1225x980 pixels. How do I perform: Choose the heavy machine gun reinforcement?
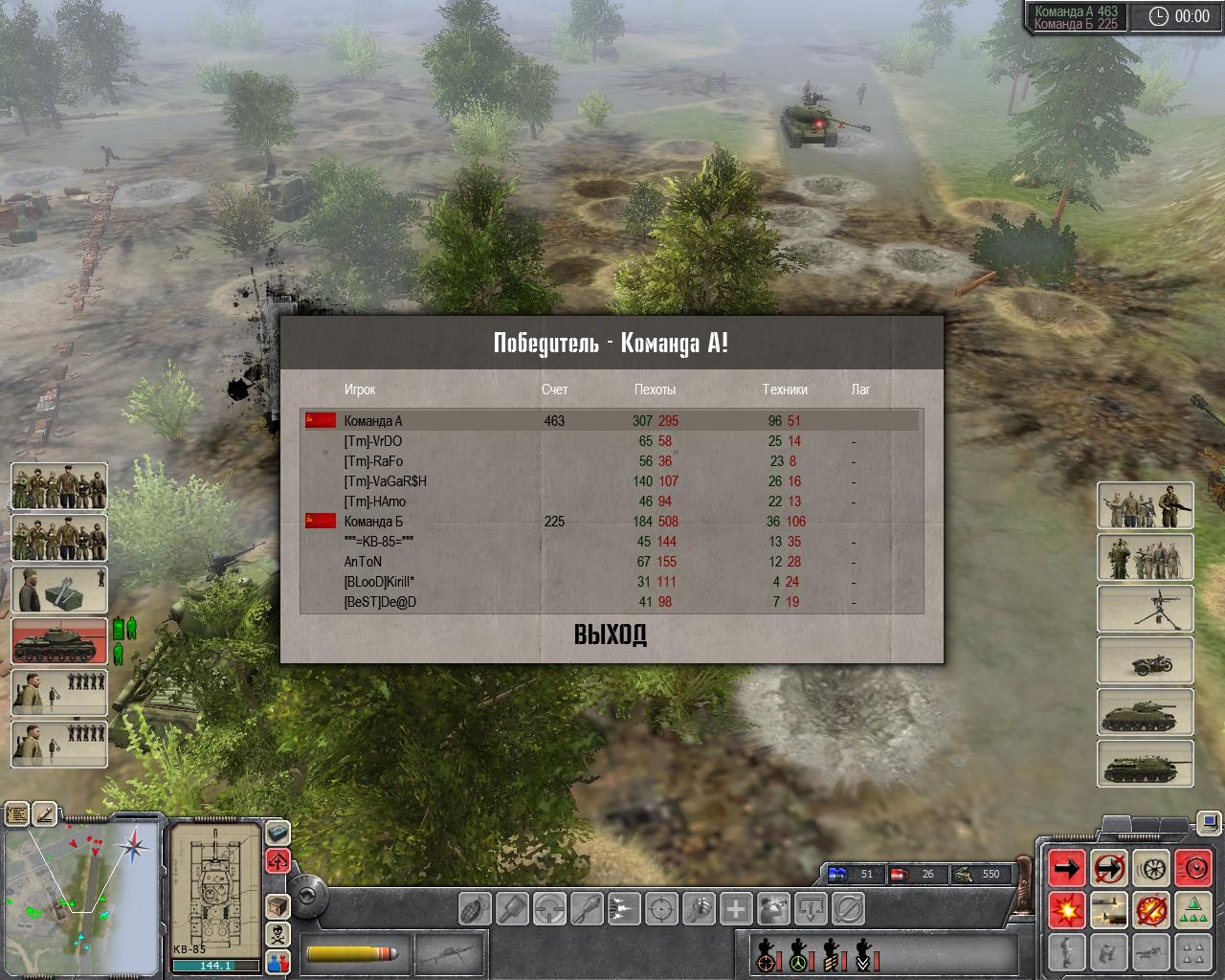(1145, 608)
